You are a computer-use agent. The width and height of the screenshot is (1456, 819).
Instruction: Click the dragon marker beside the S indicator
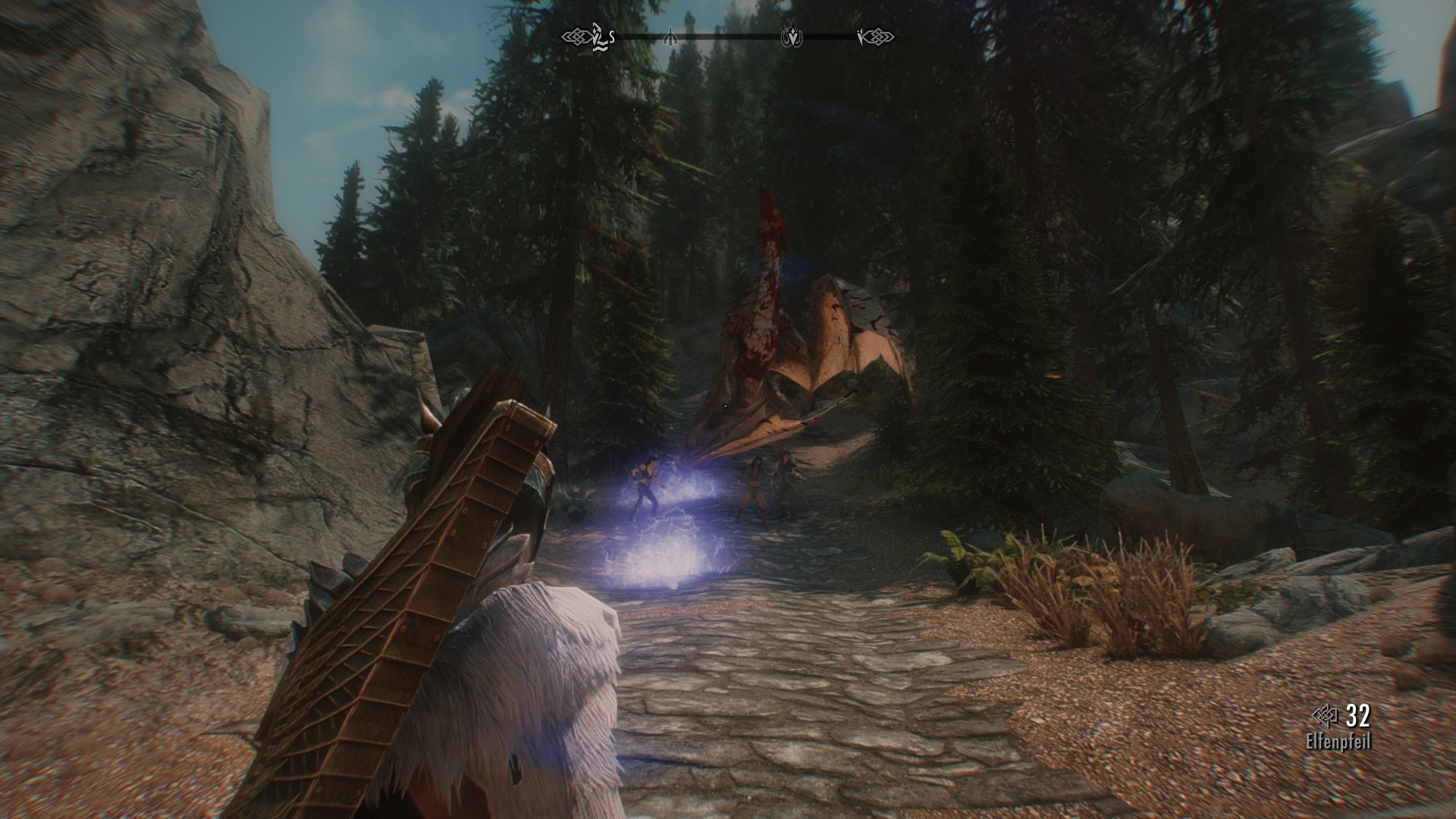598,35
